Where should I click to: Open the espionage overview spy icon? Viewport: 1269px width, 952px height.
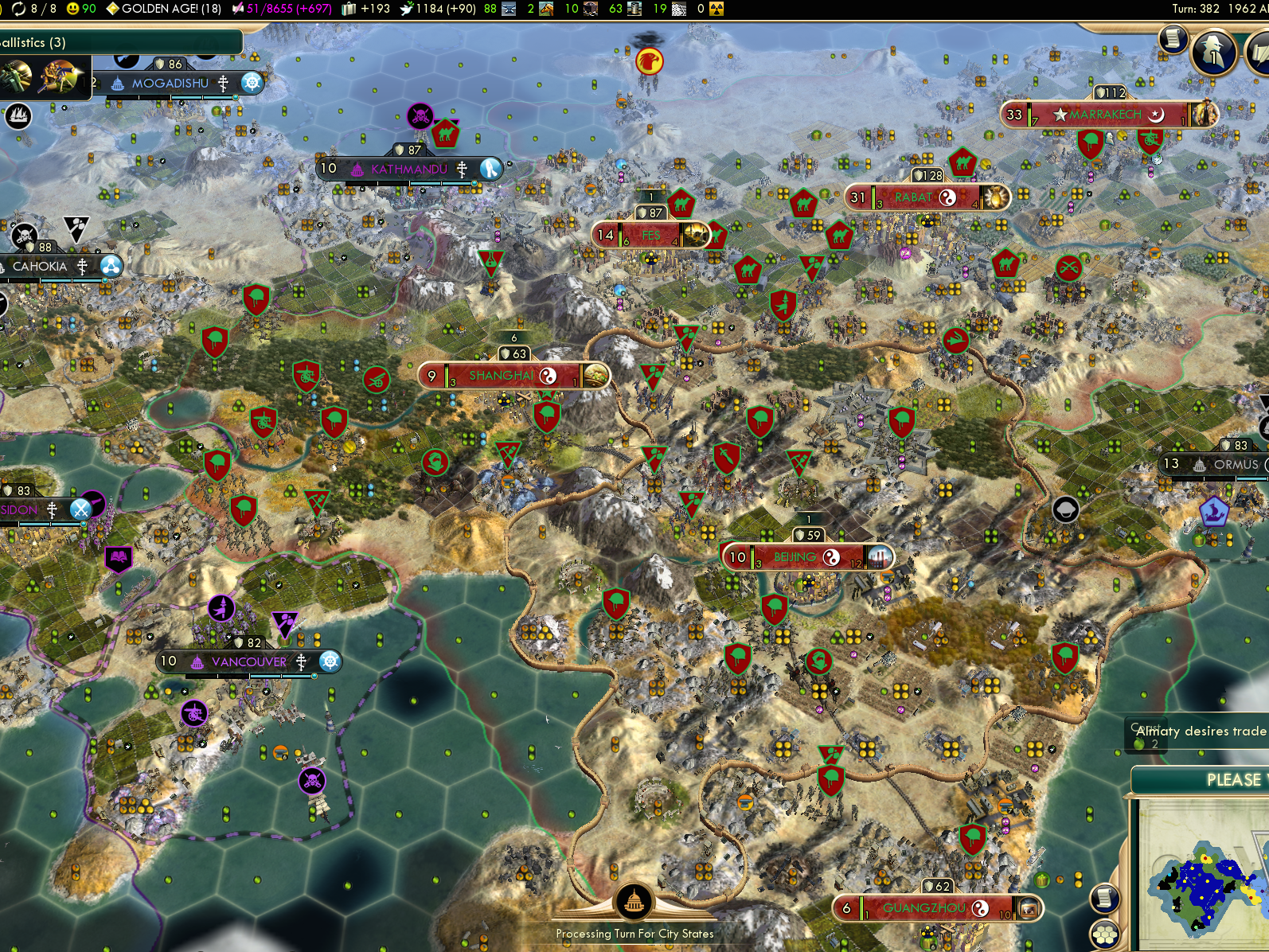1214,54
